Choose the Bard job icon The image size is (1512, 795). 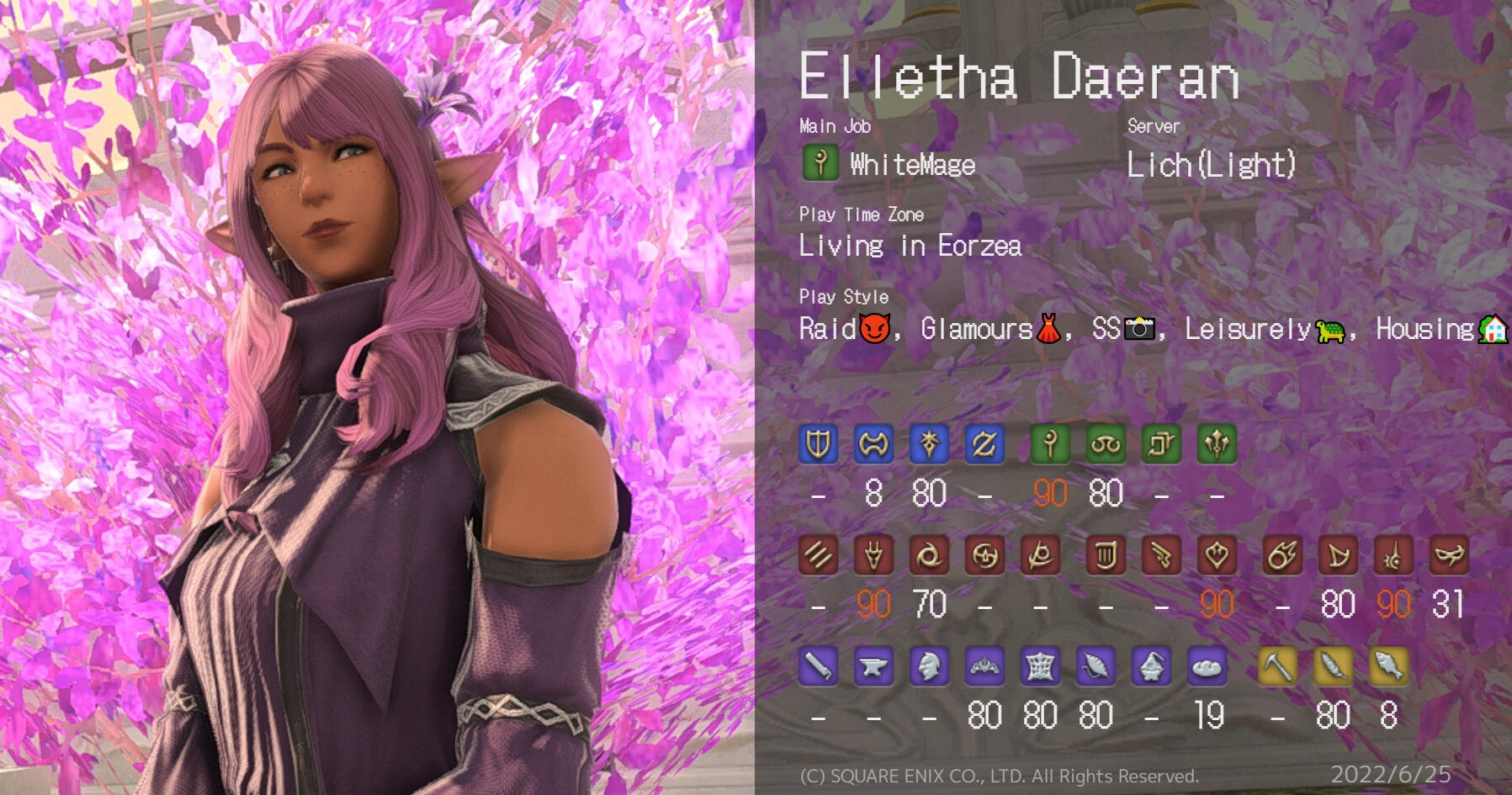click(1106, 555)
